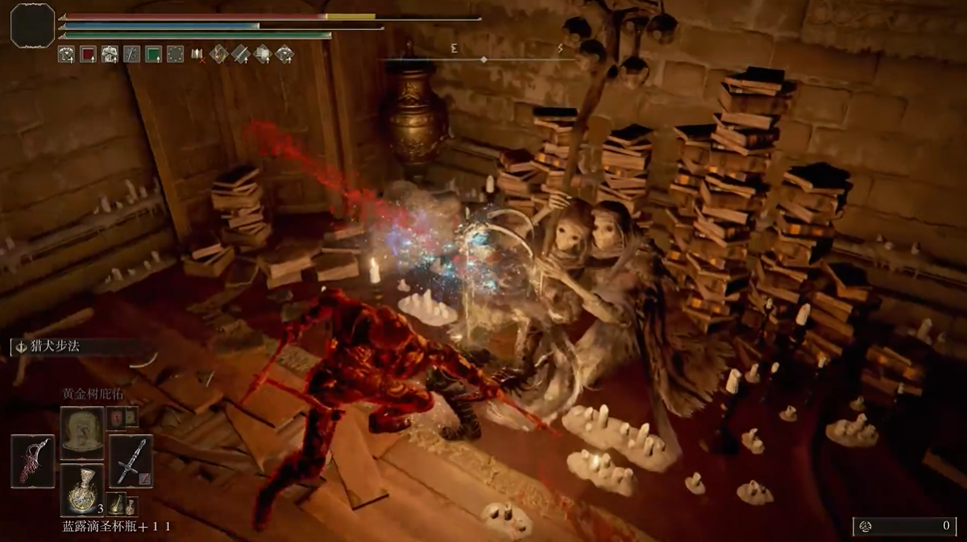Screen dimensions: 967x542
Task: Click the green square buff icon
Action: click(x=153, y=55)
